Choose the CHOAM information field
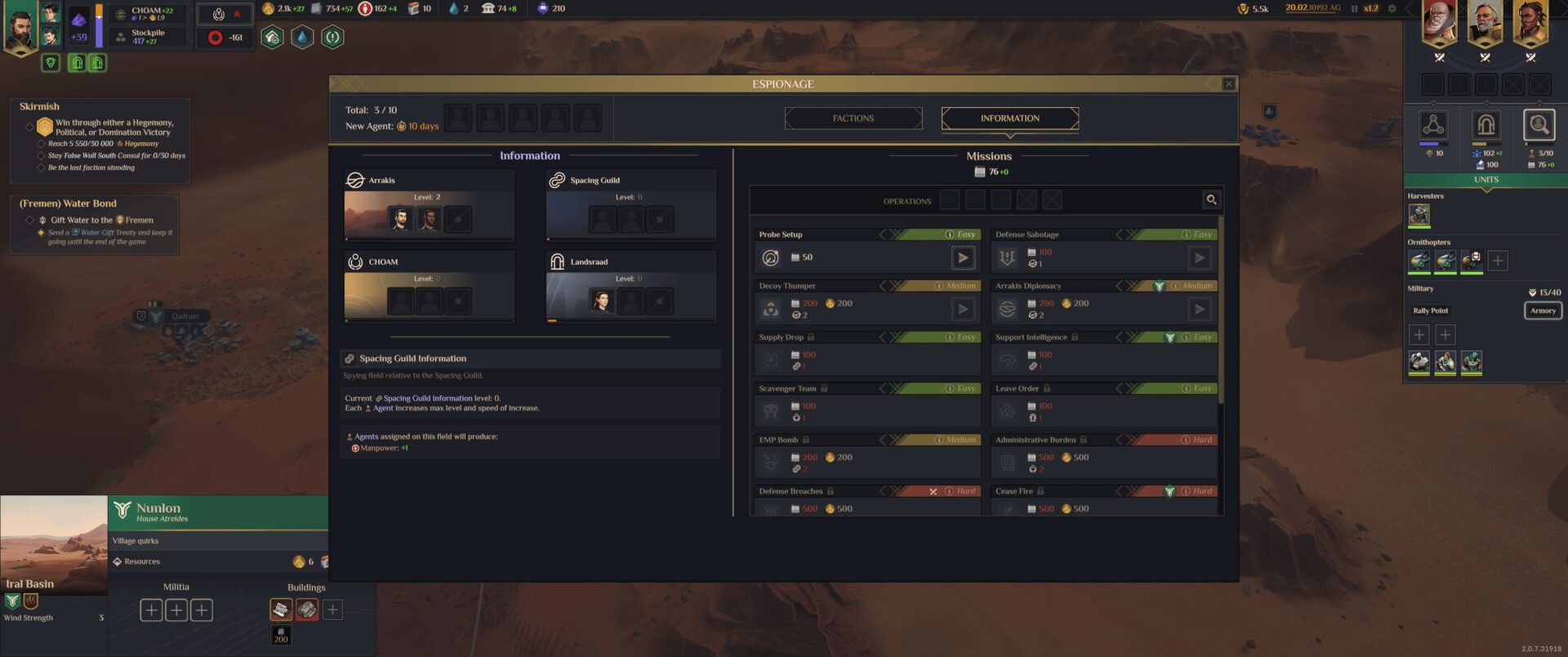Screen dimensions: 1568x657 (430, 287)
